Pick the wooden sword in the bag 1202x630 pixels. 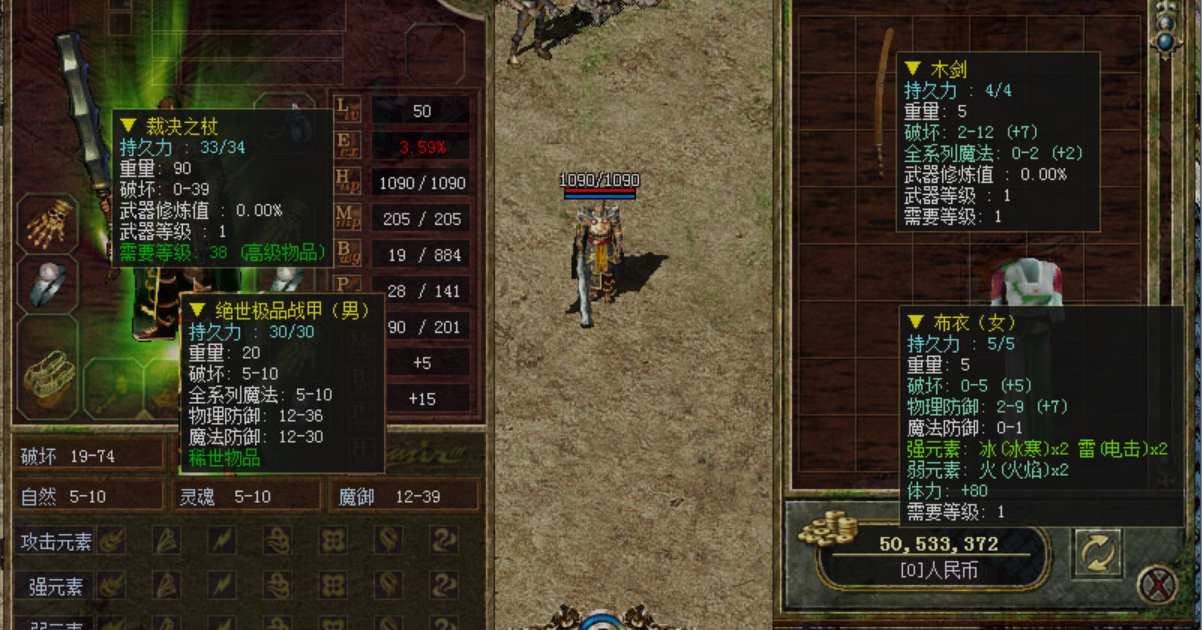[x=881, y=100]
